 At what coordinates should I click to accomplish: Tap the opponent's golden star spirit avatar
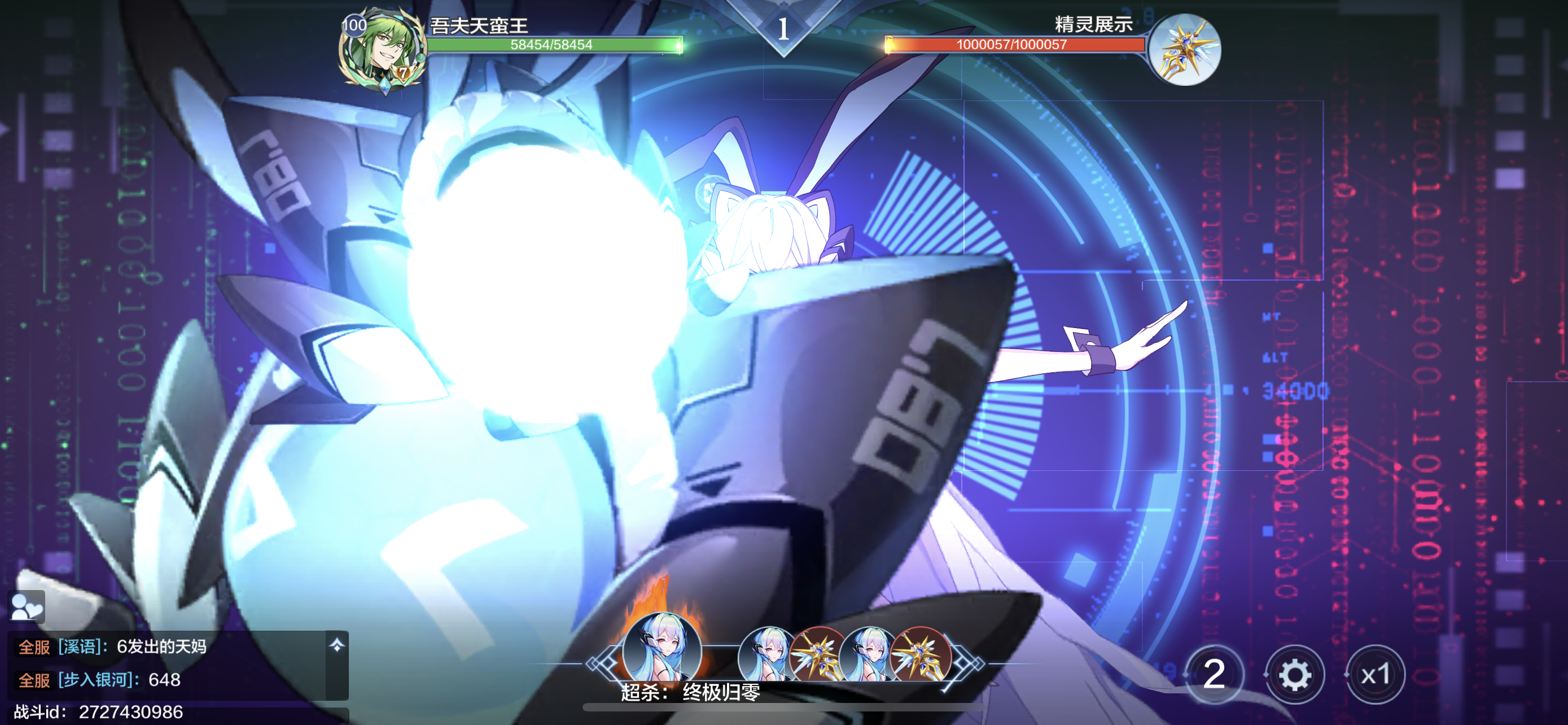tap(1184, 50)
